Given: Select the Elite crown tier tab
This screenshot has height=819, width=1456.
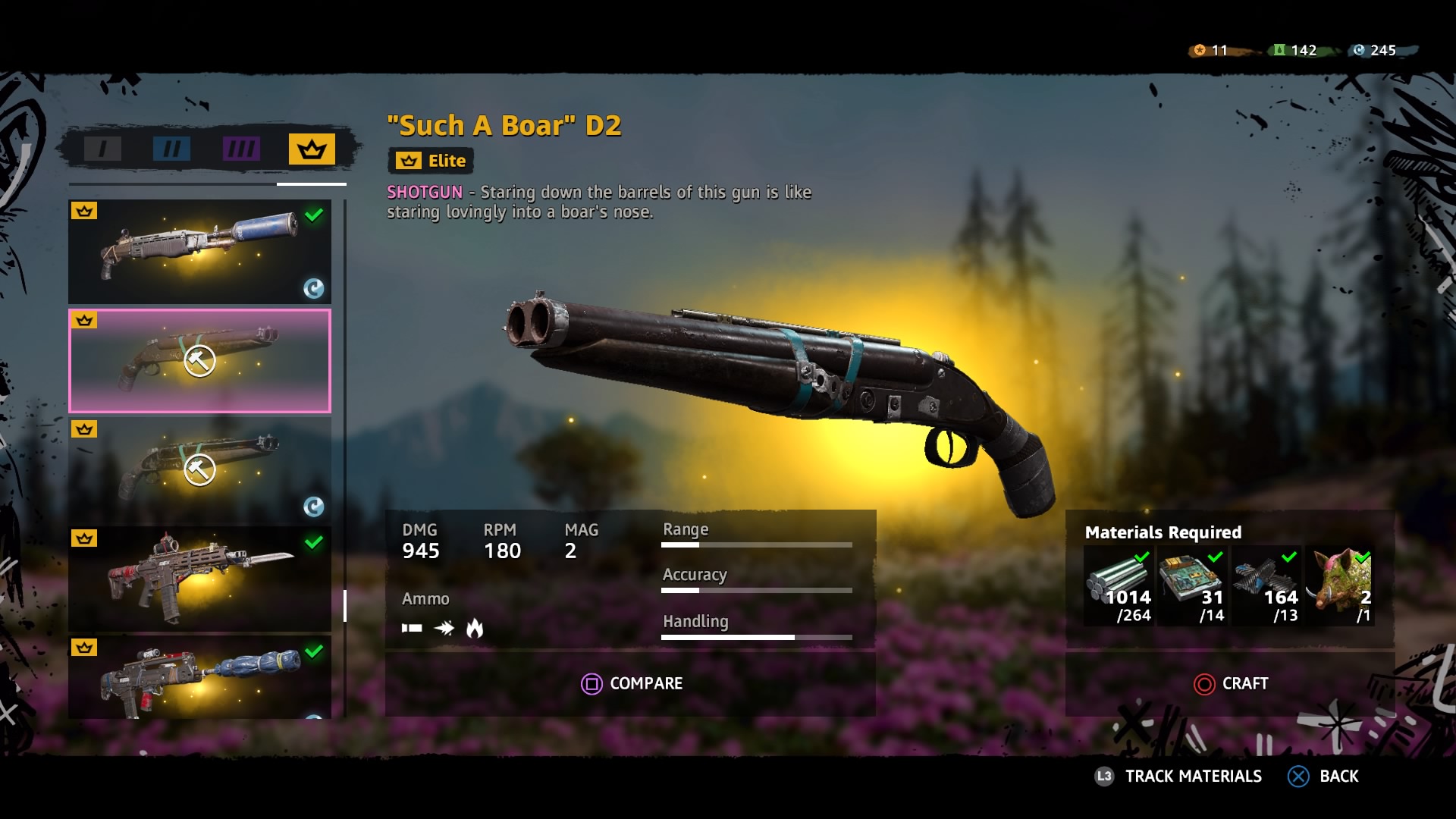Looking at the screenshot, I should pos(311,149).
